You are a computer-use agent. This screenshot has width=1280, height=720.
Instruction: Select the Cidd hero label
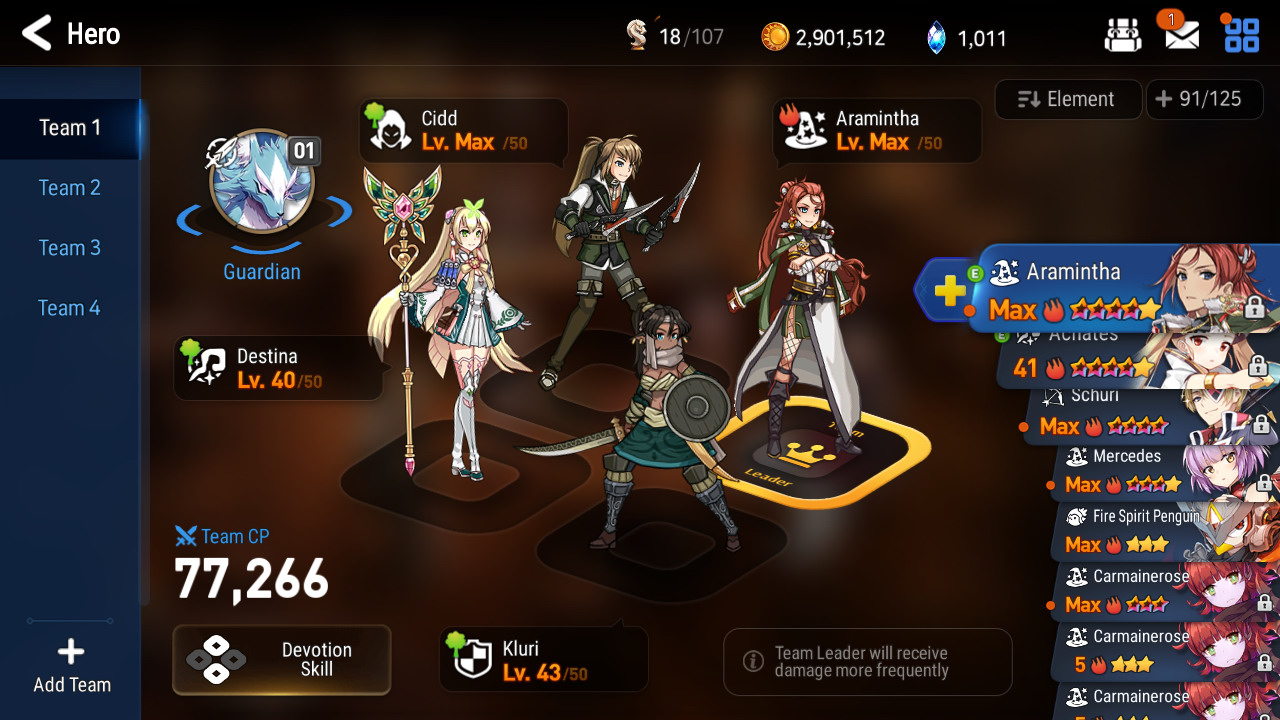462,131
